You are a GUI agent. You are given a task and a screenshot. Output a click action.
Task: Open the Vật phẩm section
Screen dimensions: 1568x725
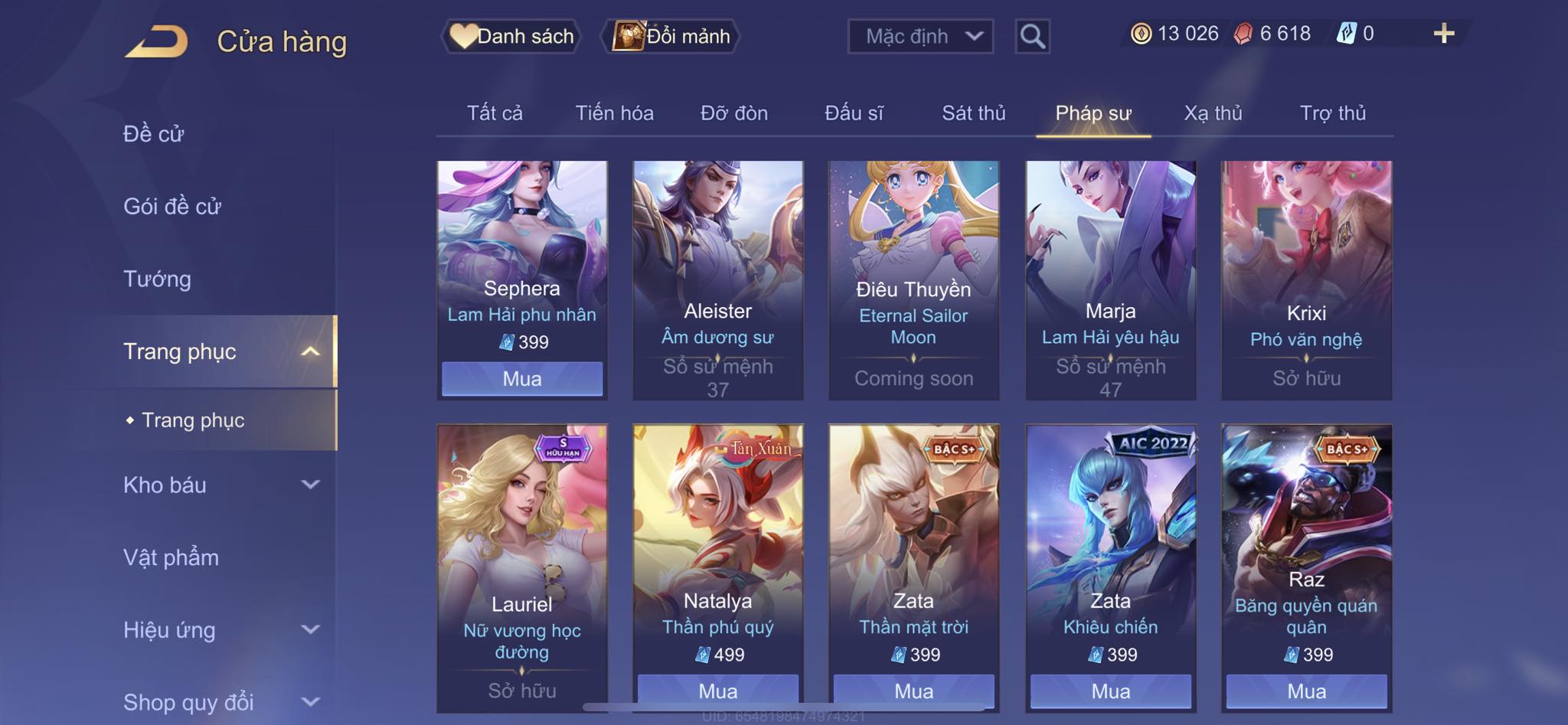171,557
